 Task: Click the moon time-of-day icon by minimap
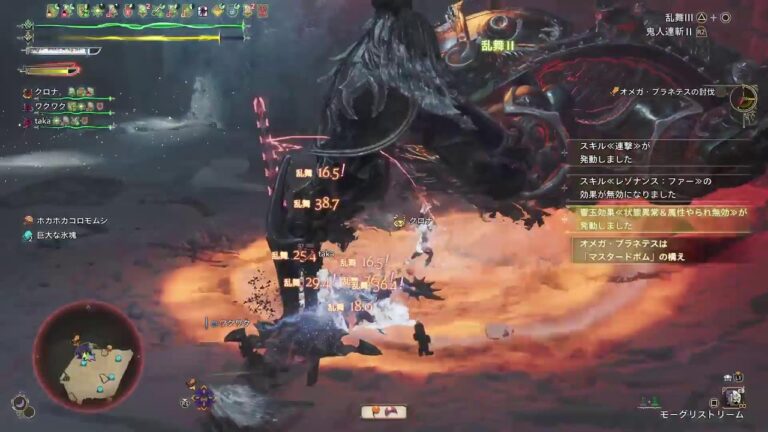pos(21,402)
